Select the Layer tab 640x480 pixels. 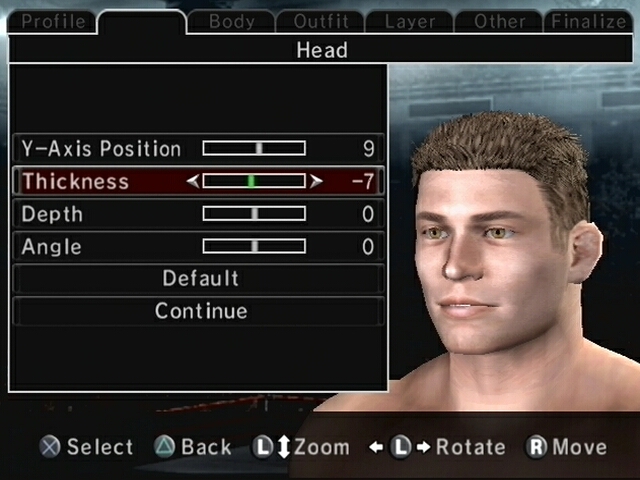410,21
